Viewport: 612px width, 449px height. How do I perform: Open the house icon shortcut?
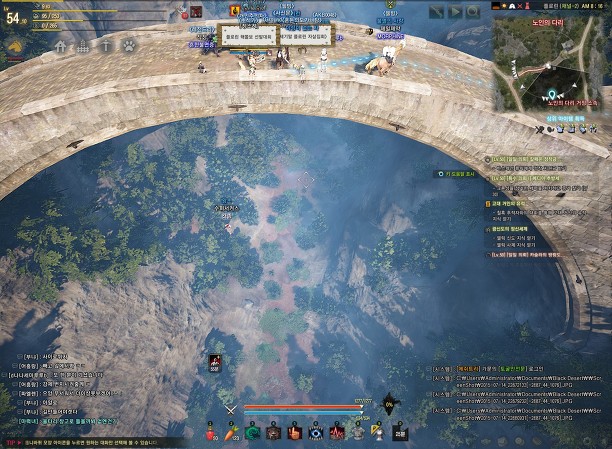pos(61,45)
